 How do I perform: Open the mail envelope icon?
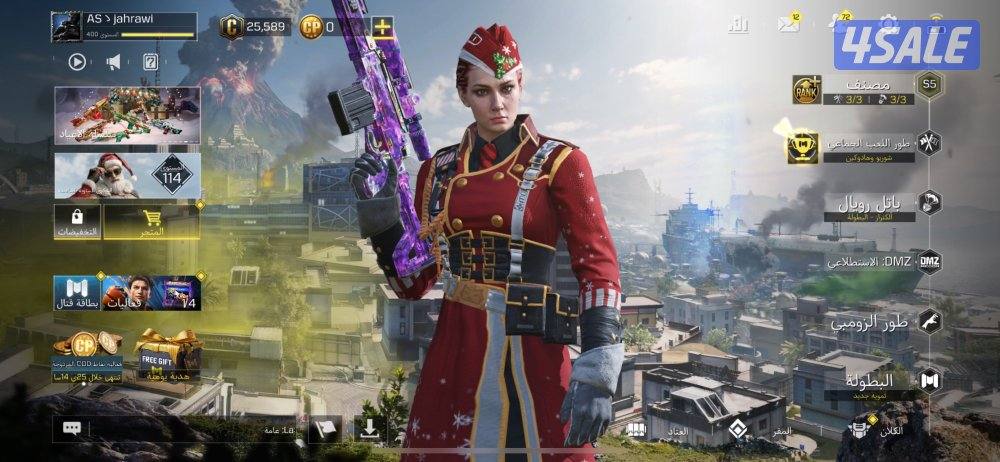point(790,24)
